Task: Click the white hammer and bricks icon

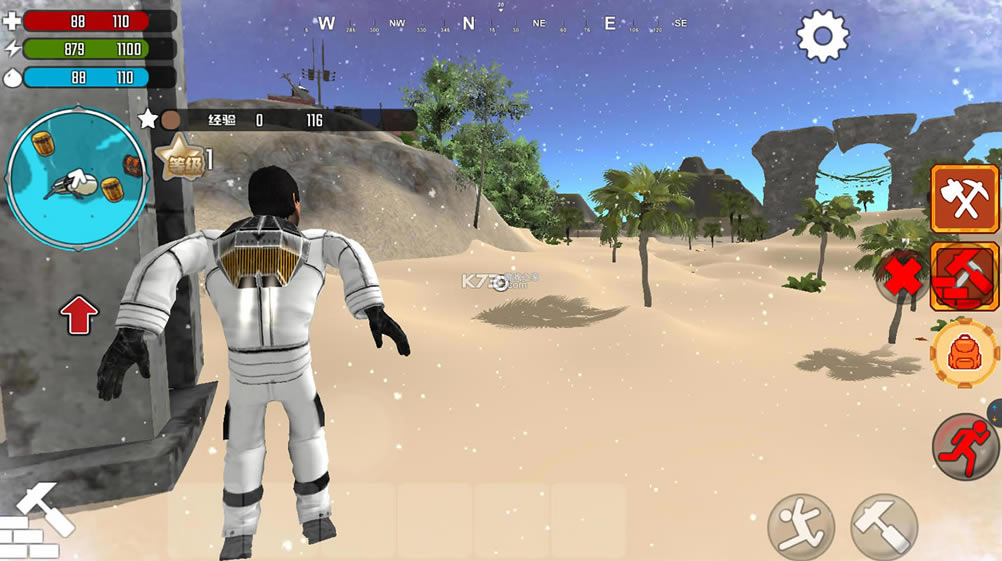Action: [35, 521]
